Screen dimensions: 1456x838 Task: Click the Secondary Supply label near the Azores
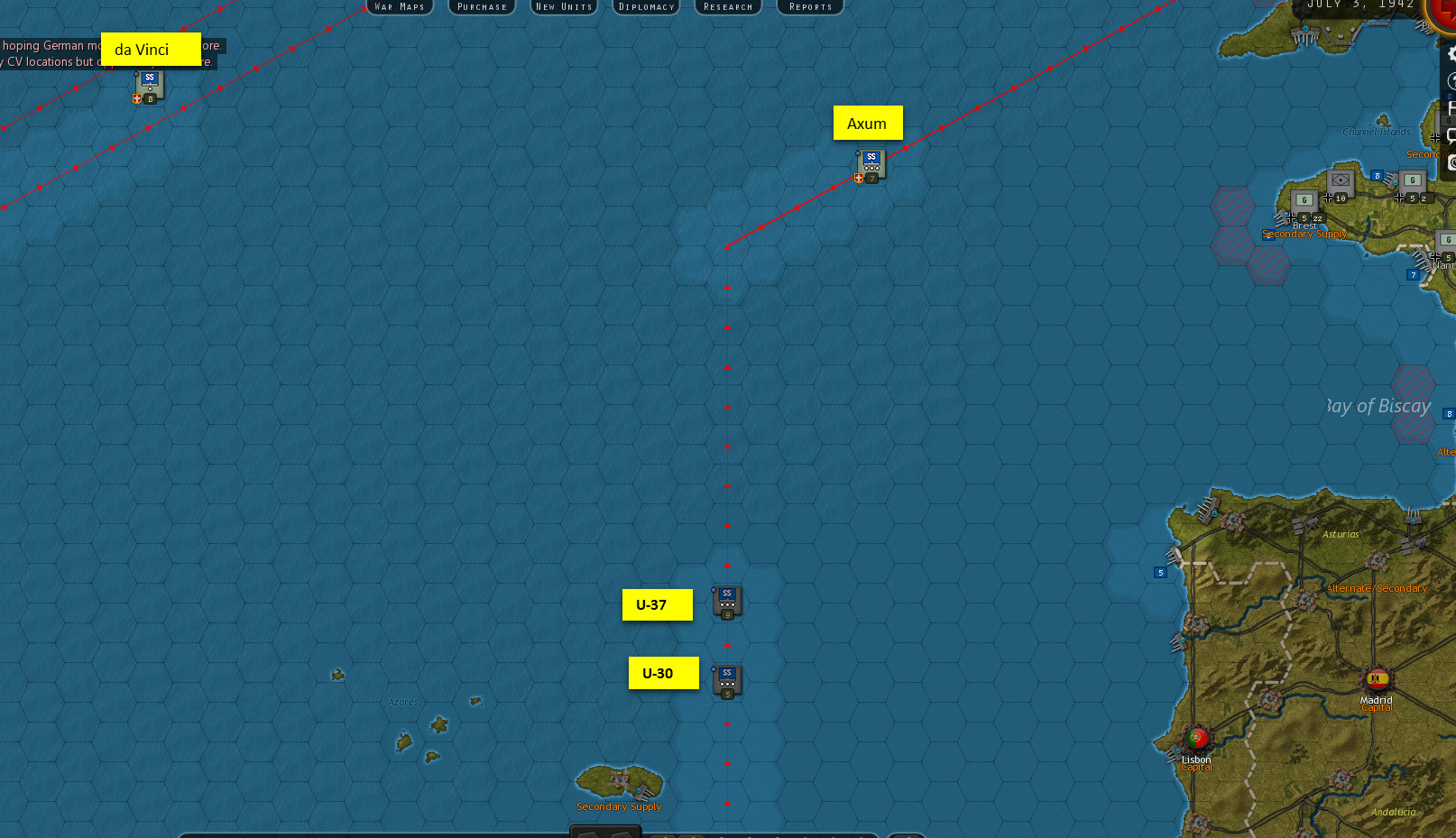pyautogui.click(x=619, y=806)
